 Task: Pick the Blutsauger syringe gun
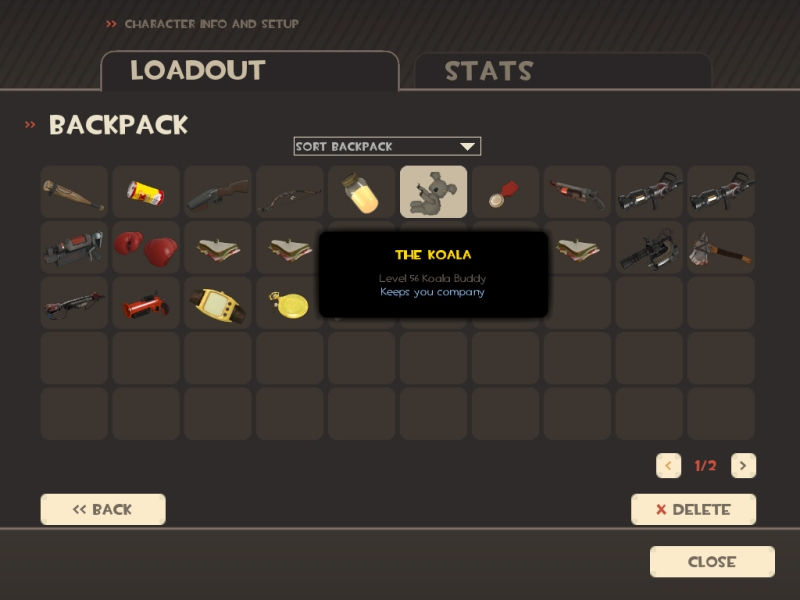click(577, 192)
